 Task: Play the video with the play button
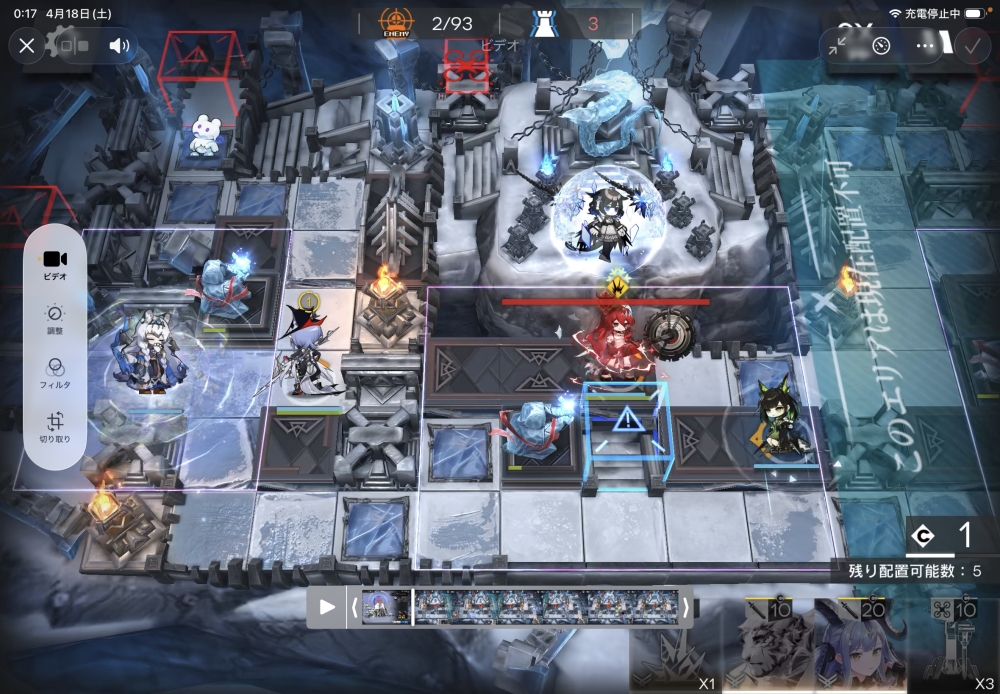coord(327,607)
